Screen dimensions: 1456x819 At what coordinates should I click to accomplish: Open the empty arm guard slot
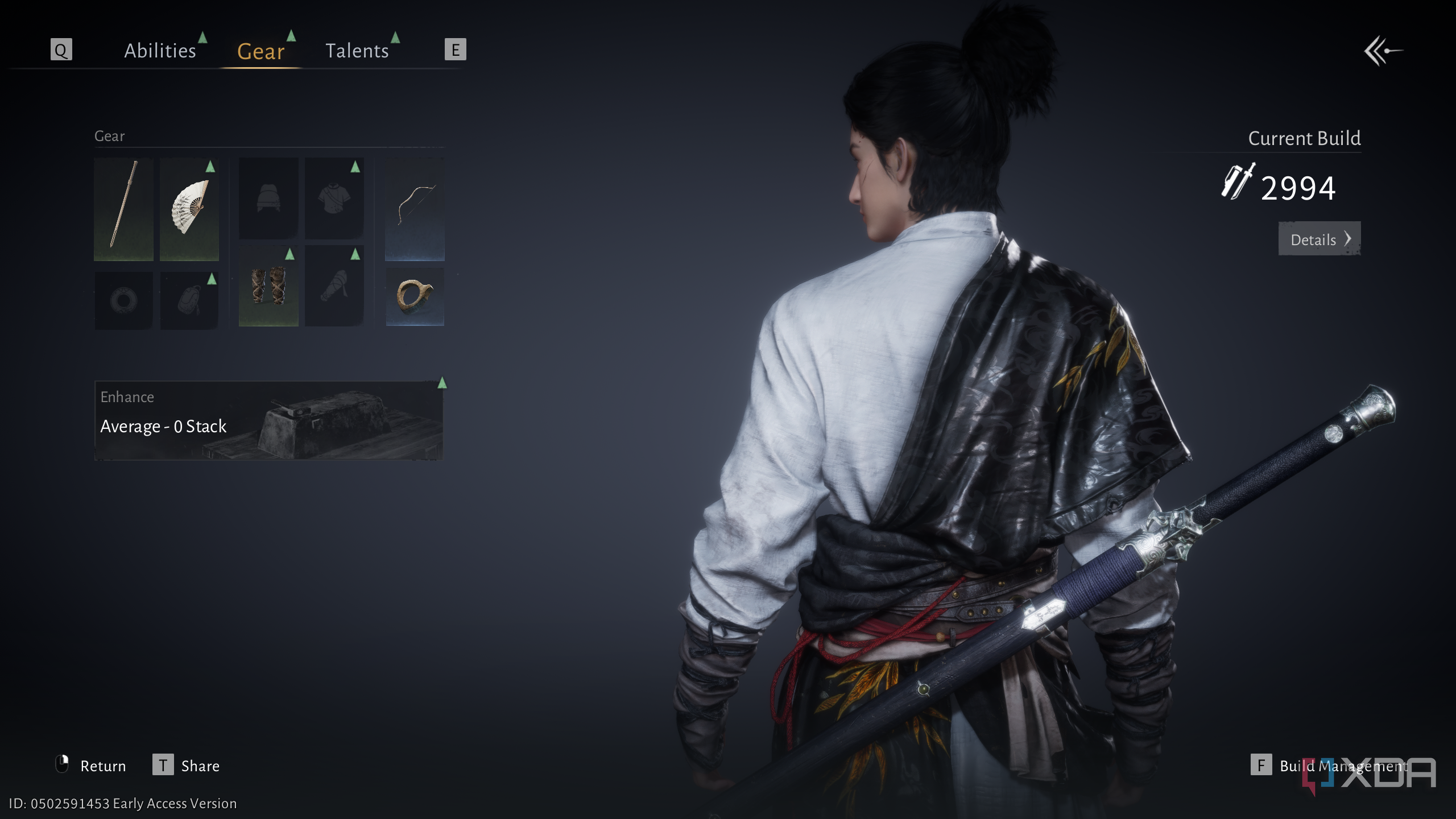click(334, 286)
